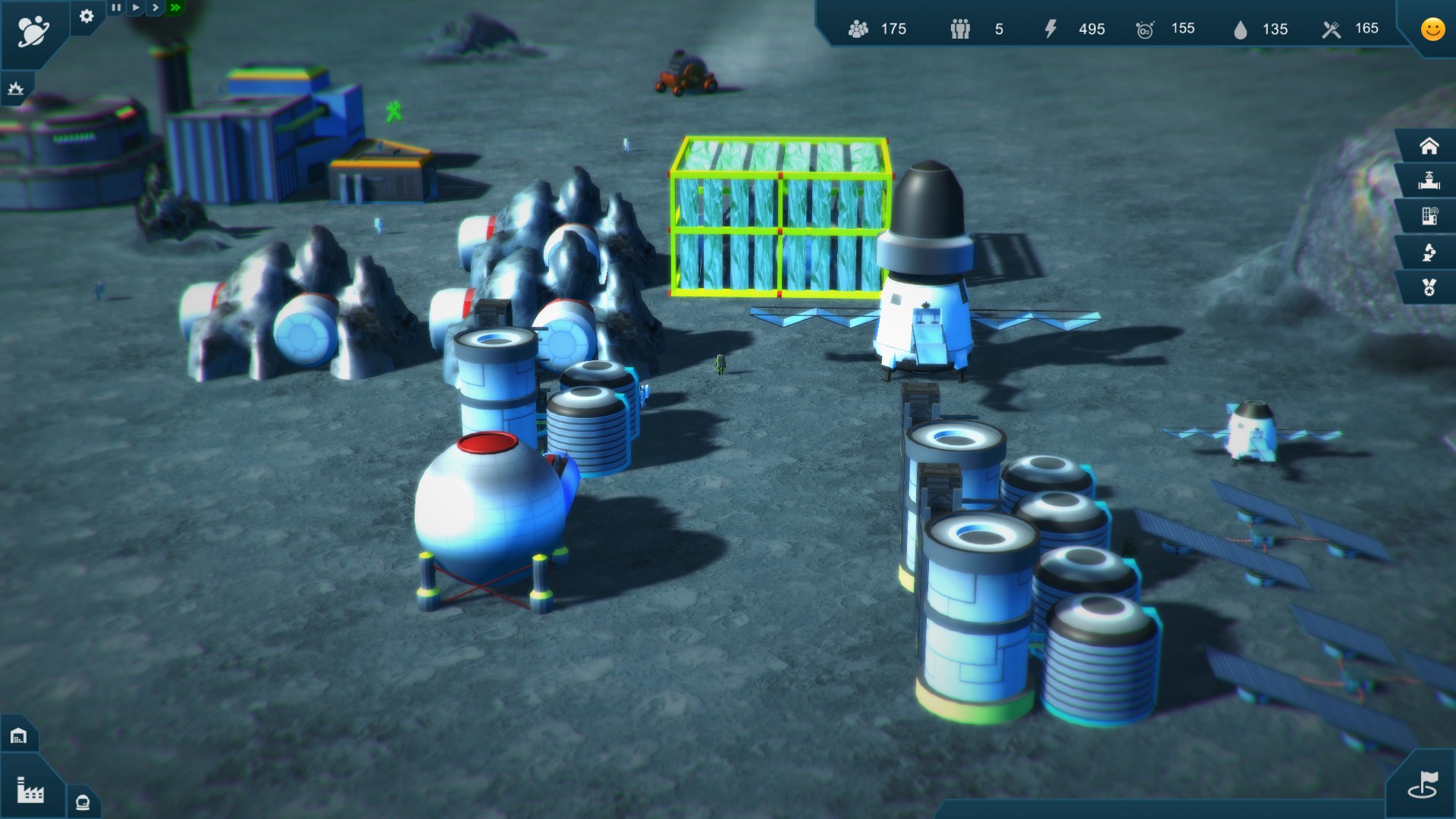Screen dimensions: 1456x819
Task: Pause the game simulation
Action: click(116, 8)
